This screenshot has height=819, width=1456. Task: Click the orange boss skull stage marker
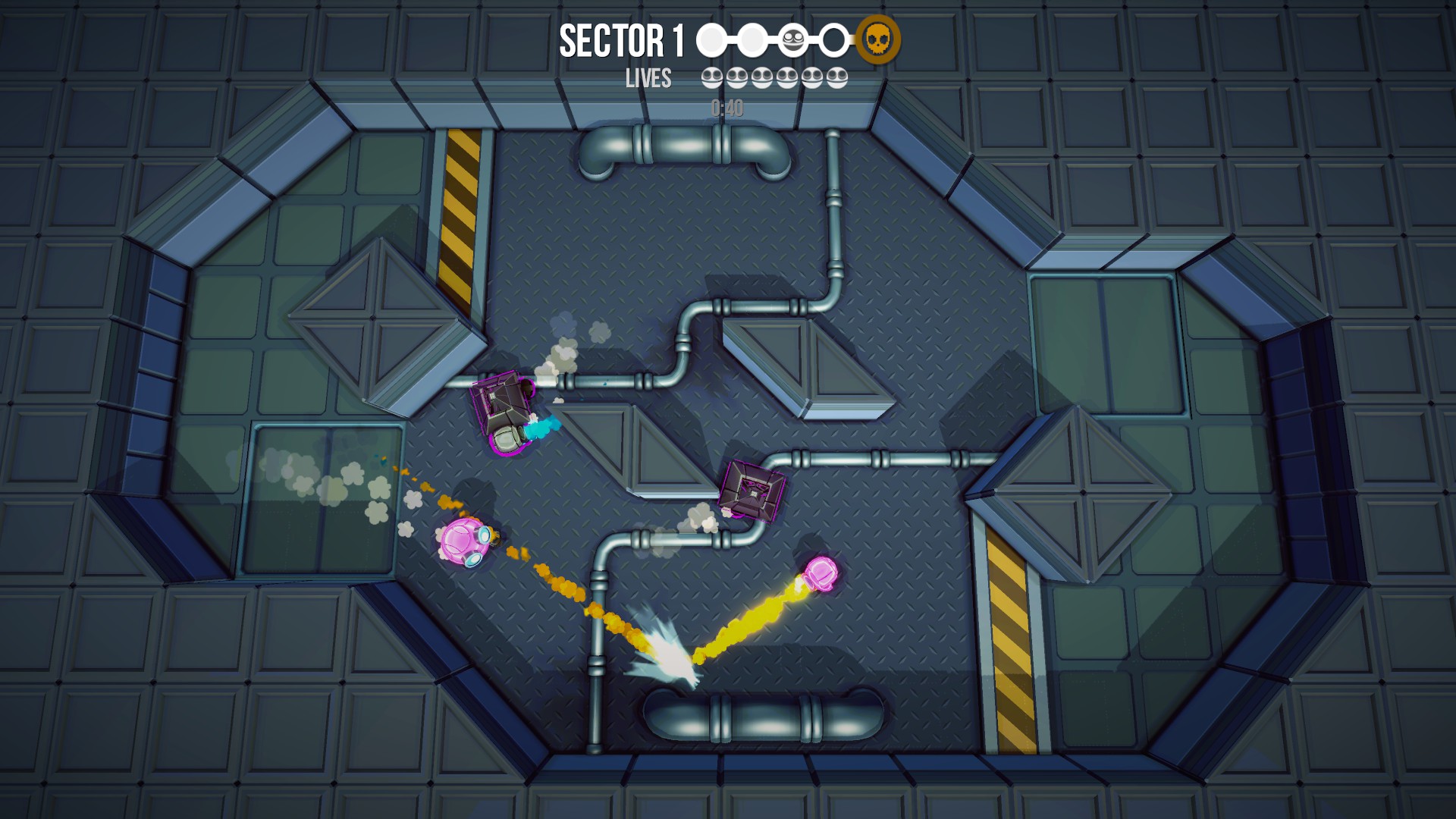click(x=878, y=39)
